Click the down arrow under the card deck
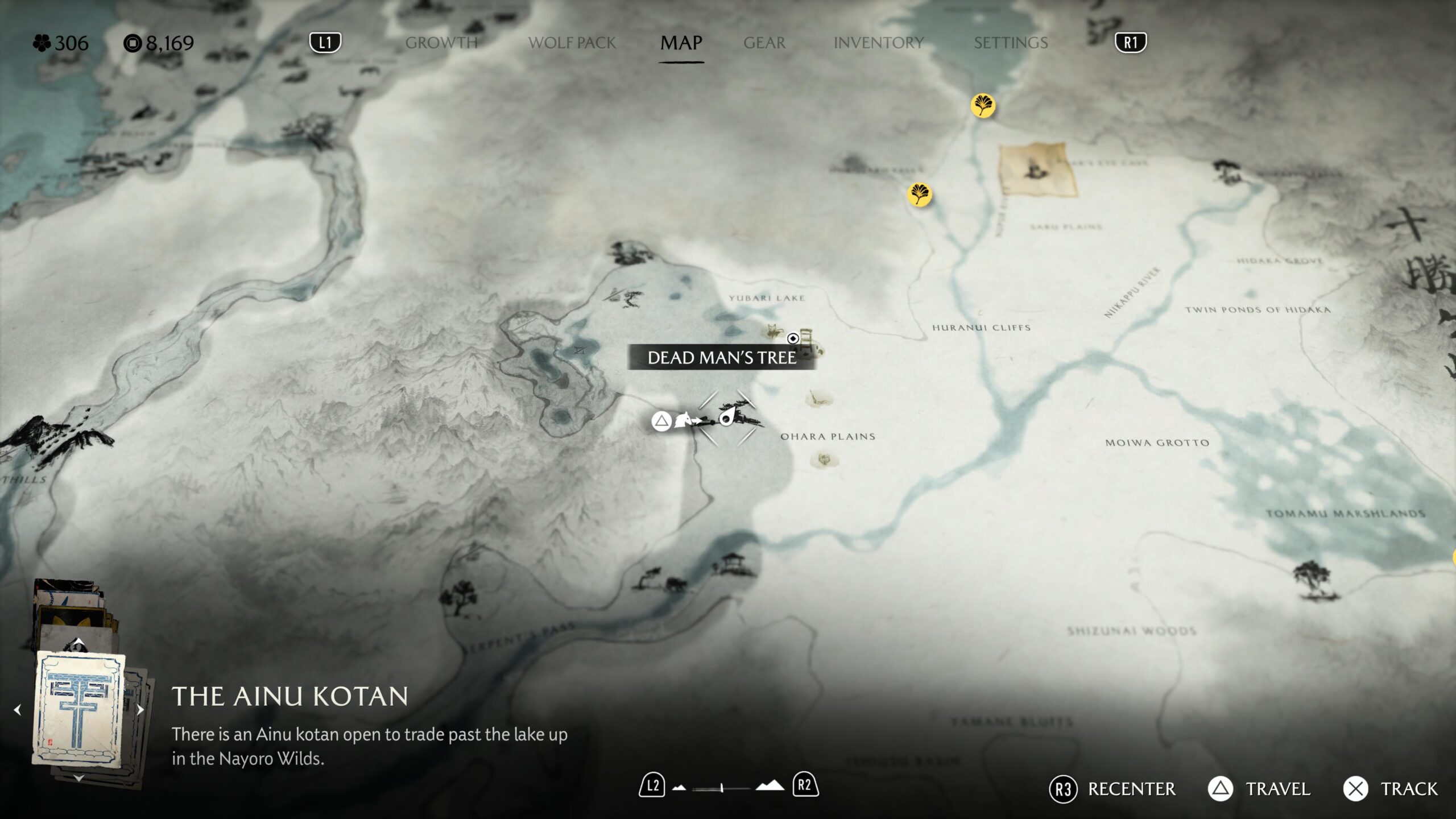Screen dimensions: 1456x819 [x=79, y=777]
